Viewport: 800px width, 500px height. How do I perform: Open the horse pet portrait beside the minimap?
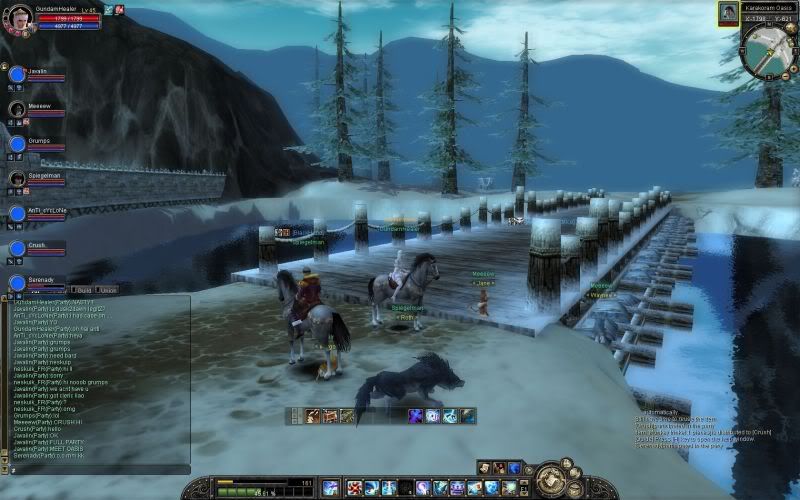point(727,13)
